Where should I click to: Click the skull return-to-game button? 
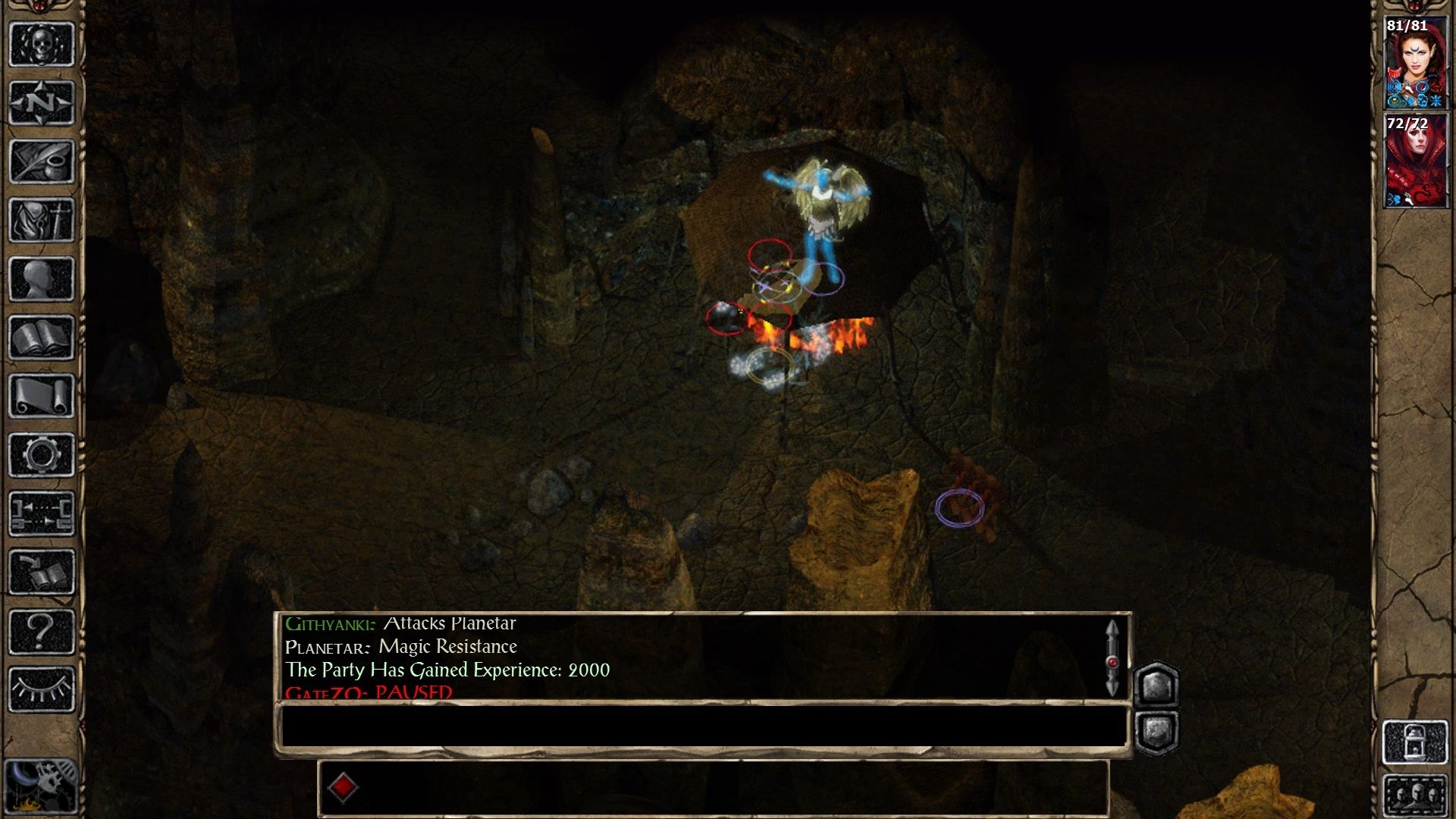(x=41, y=45)
